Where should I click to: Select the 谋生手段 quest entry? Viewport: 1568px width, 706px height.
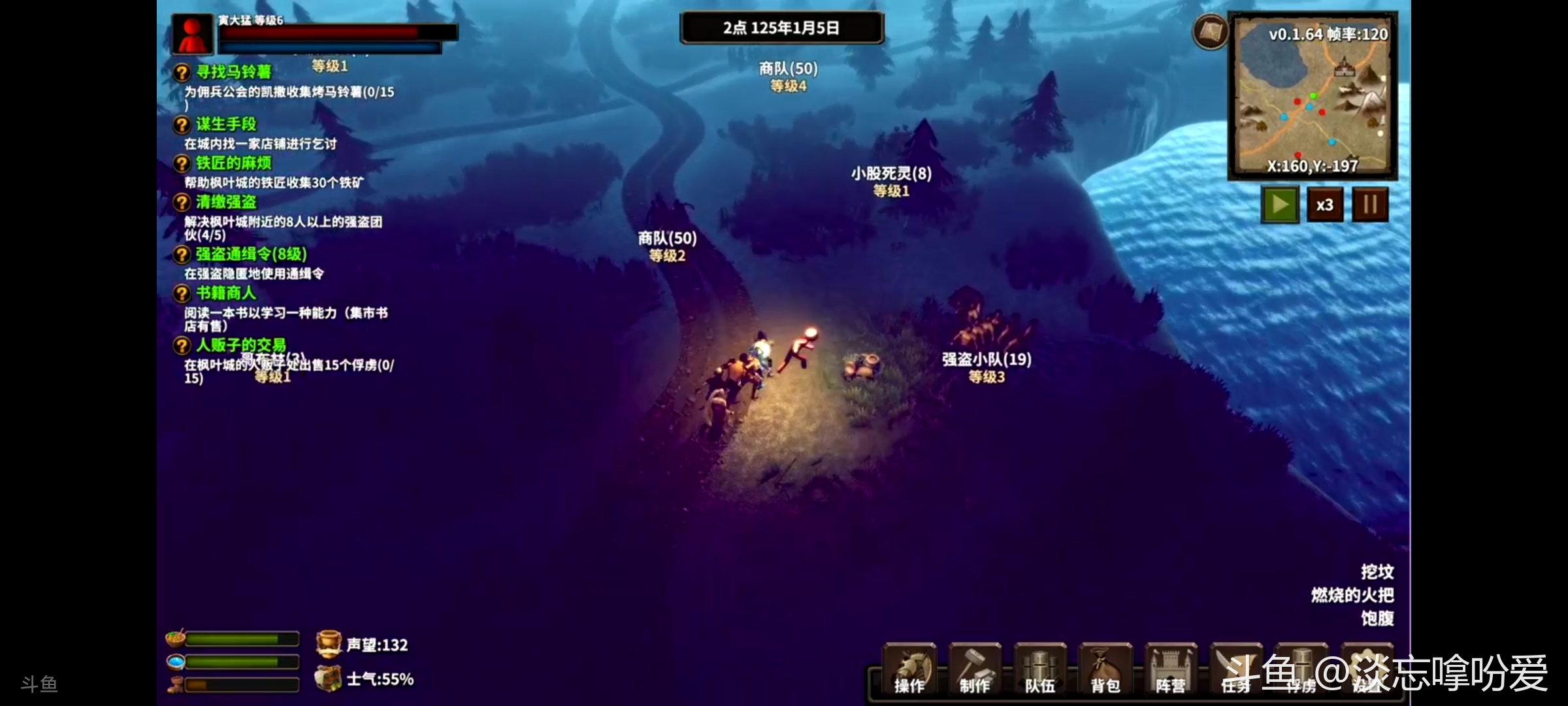(226, 124)
